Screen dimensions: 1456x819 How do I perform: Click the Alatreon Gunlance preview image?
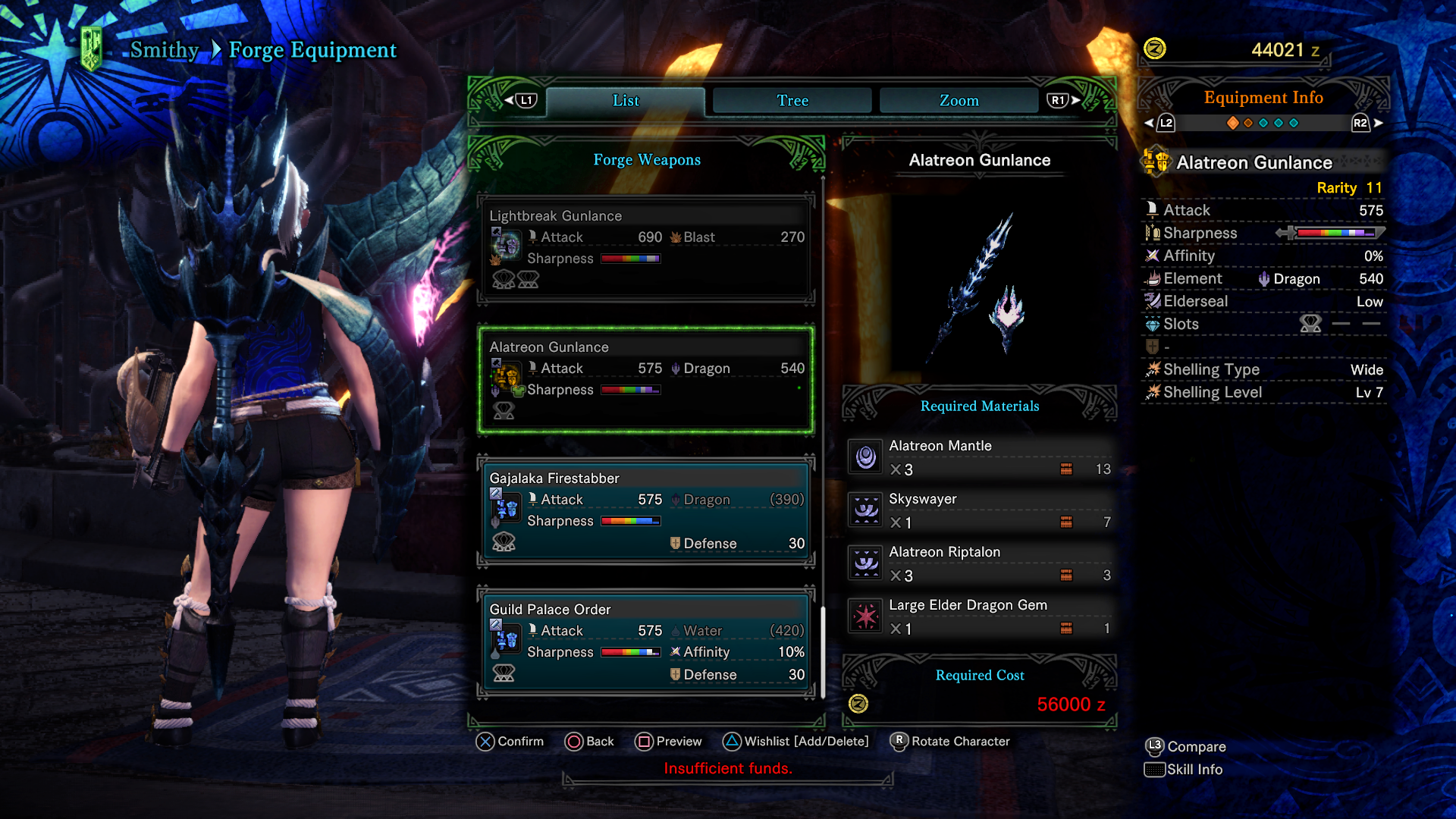tap(980, 284)
